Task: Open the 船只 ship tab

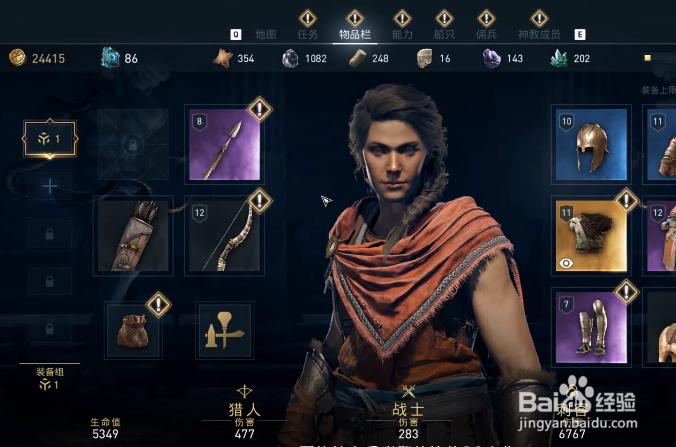Action: pyautogui.click(x=444, y=32)
